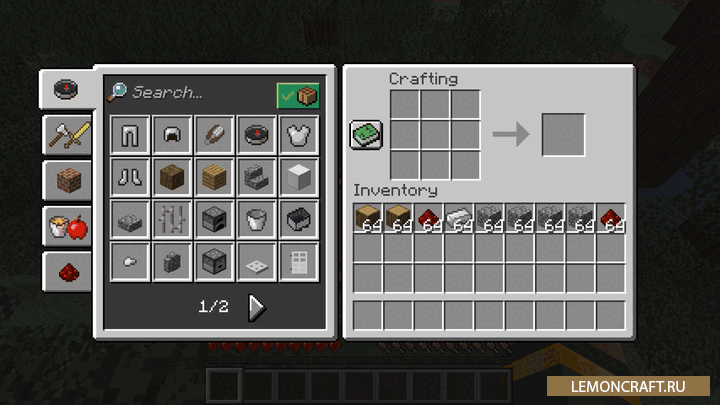This screenshot has width=720, height=405.
Task: Select the furnace recipe
Action: click(x=214, y=219)
